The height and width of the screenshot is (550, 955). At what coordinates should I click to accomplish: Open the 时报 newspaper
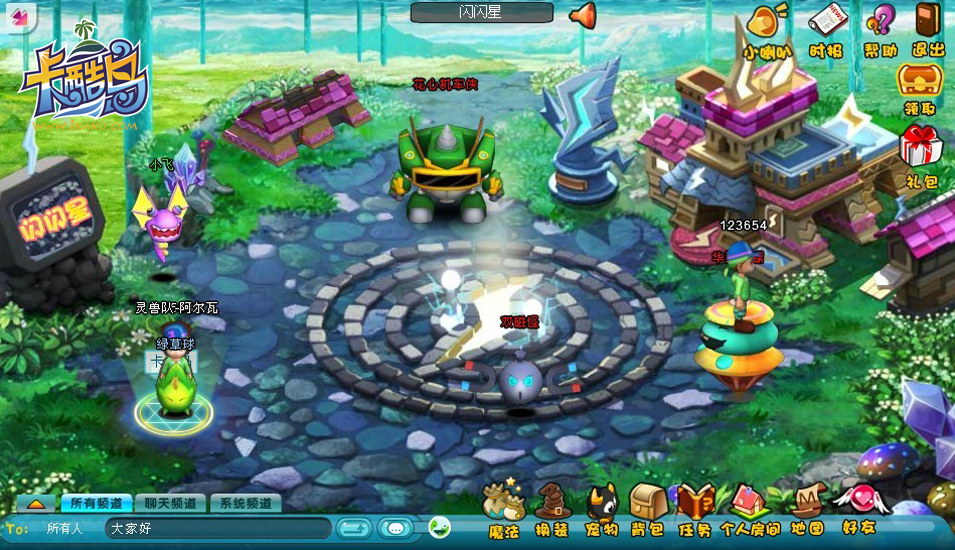pyautogui.click(x=826, y=28)
